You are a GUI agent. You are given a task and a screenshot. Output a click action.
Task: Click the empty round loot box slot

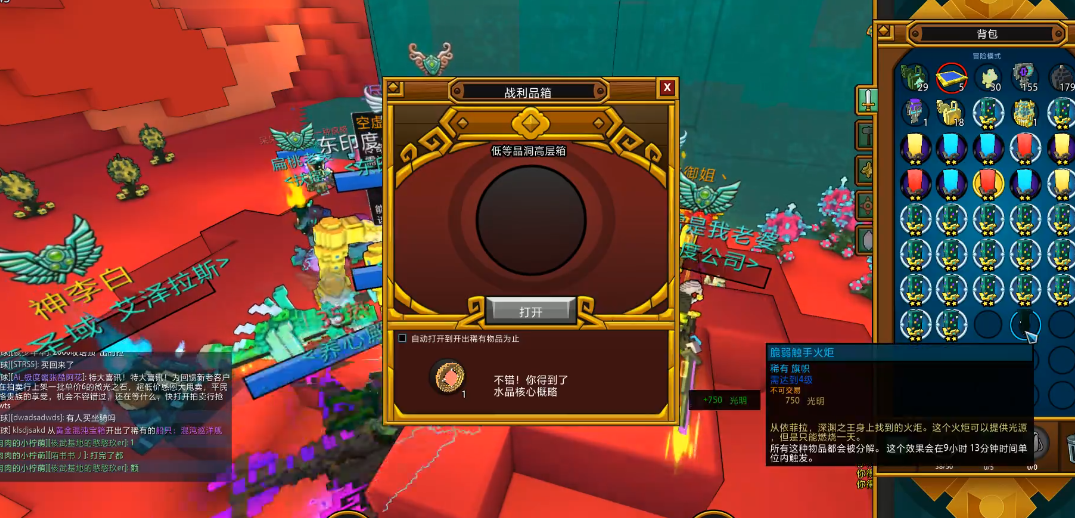[x=531, y=219]
